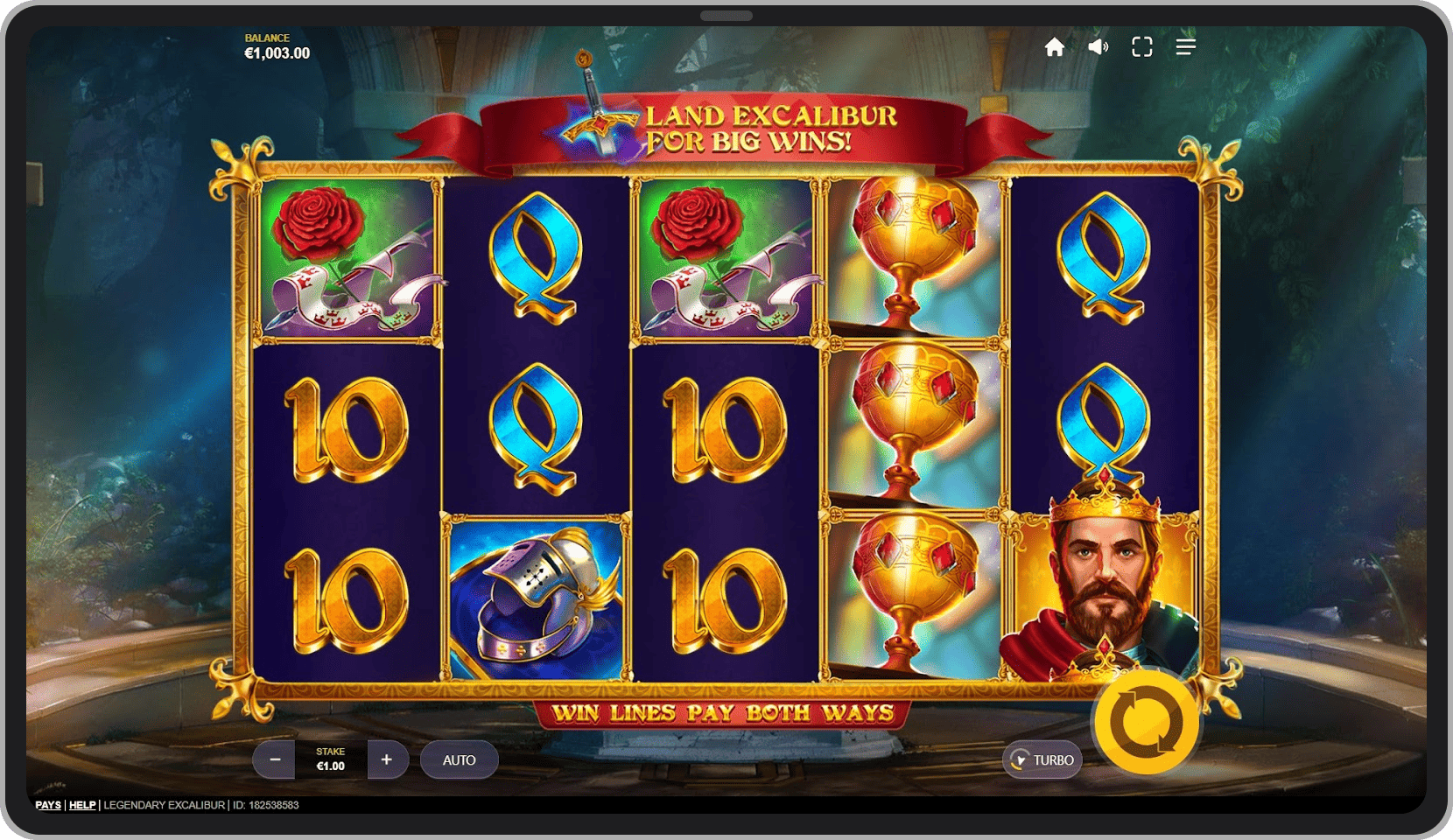Enter fullscreen with the expand icon

[1141, 47]
